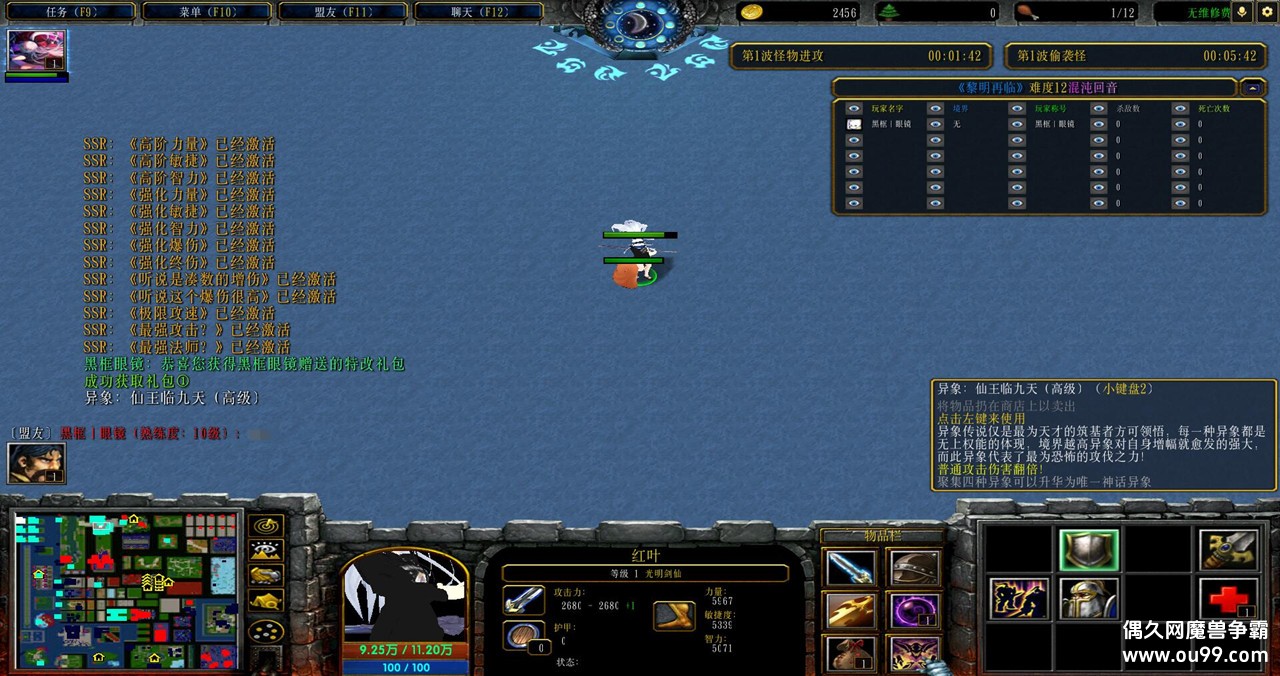The width and height of the screenshot is (1280, 676).
Task: Select the hero portrait icon at top left
Action: (x=36, y=51)
